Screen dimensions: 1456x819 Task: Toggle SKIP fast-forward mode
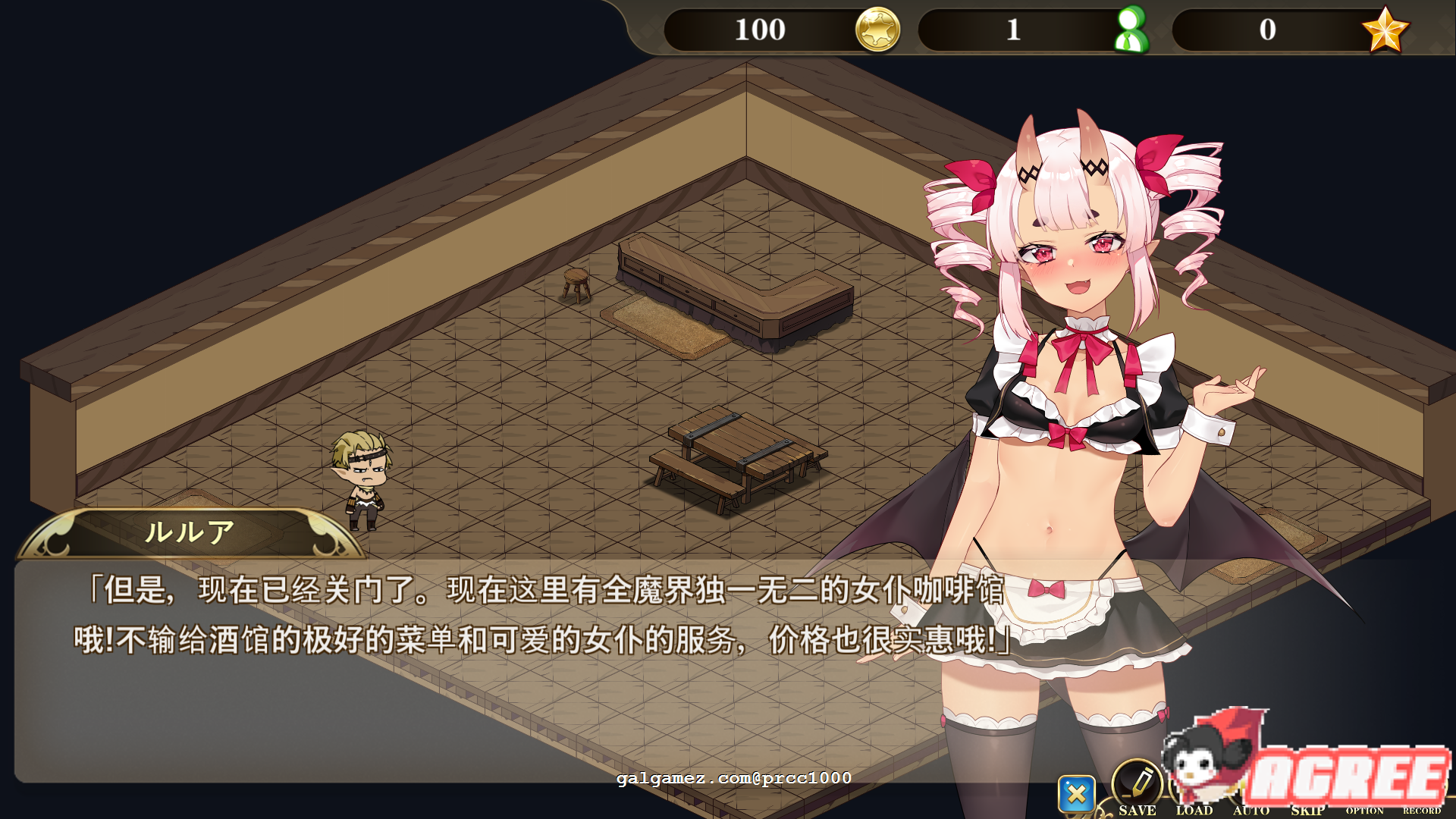click(1310, 810)
